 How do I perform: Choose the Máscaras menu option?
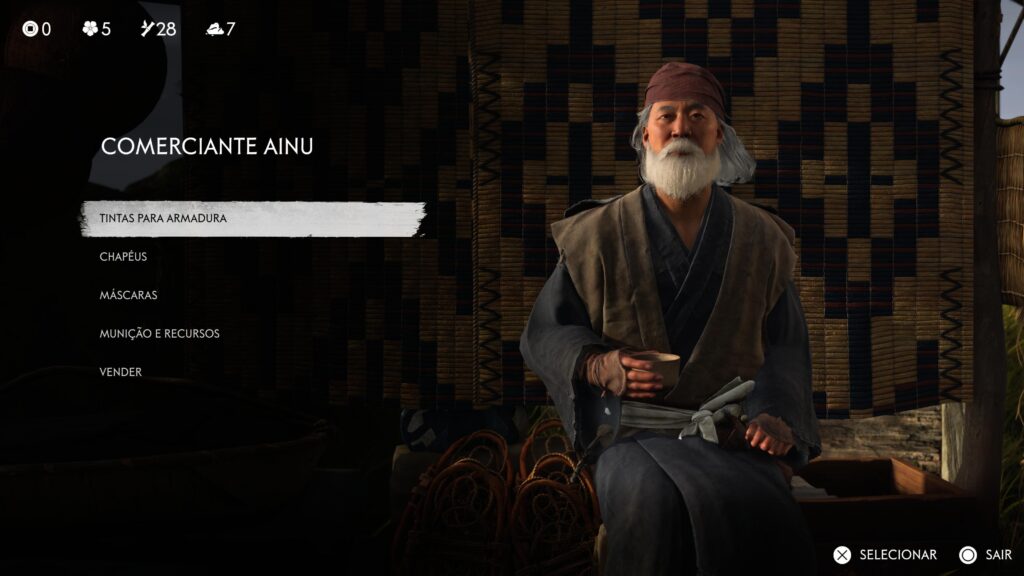tap(128, 295)
